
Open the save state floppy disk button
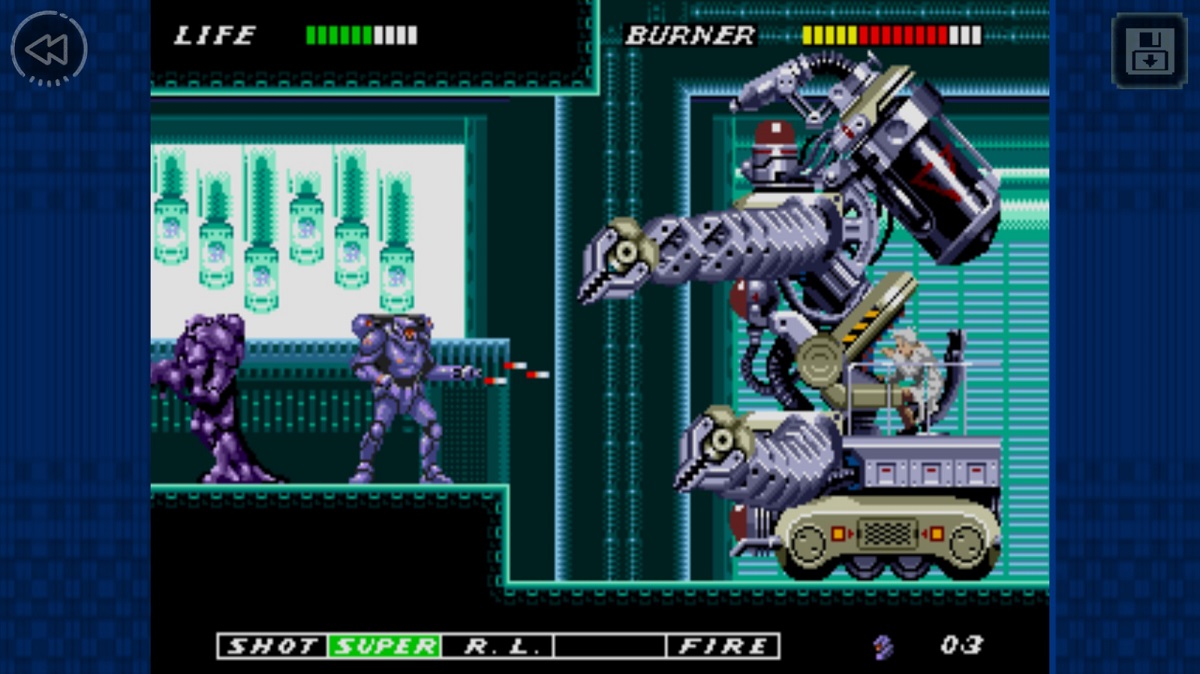coord(1149,50)
